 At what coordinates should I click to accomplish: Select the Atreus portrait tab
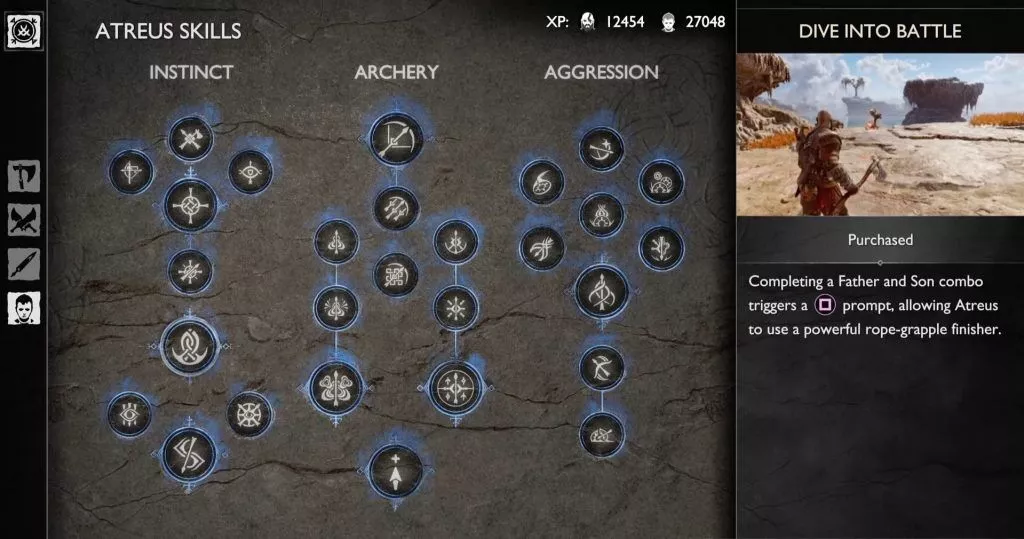pyautogui.click(x=23, y=308)
